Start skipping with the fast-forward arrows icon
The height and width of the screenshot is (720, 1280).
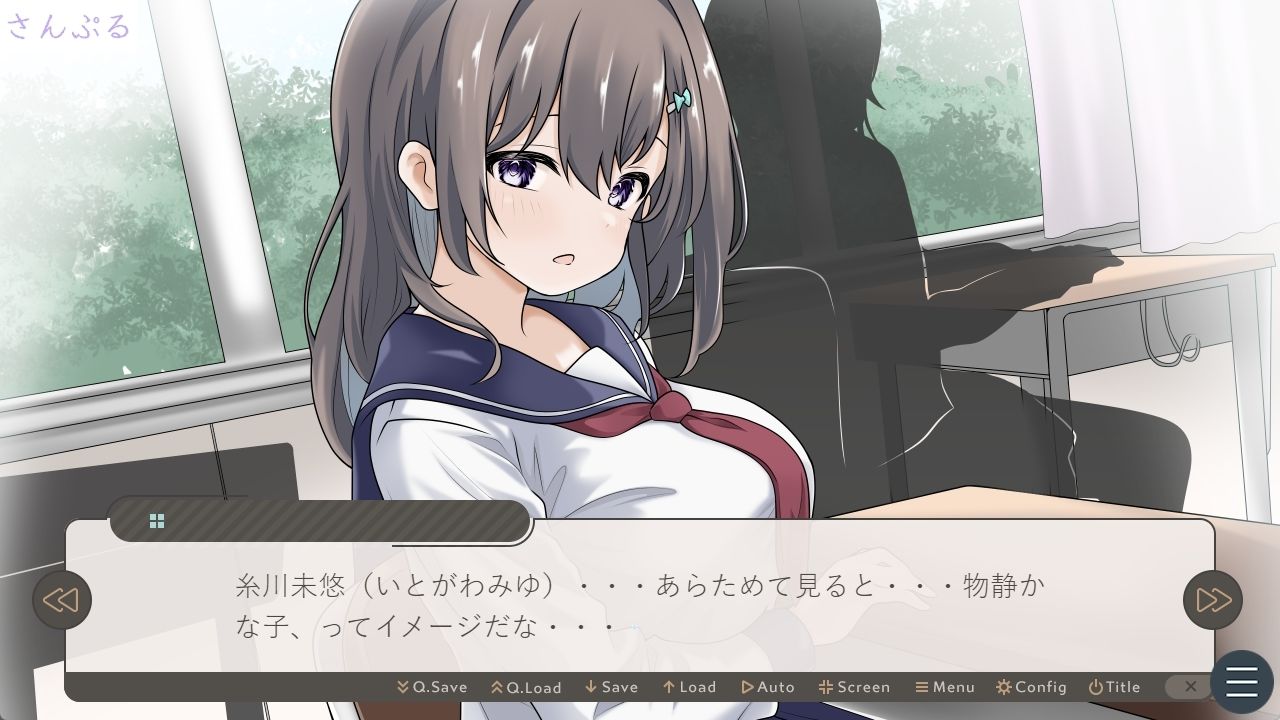coord(1214,600)
